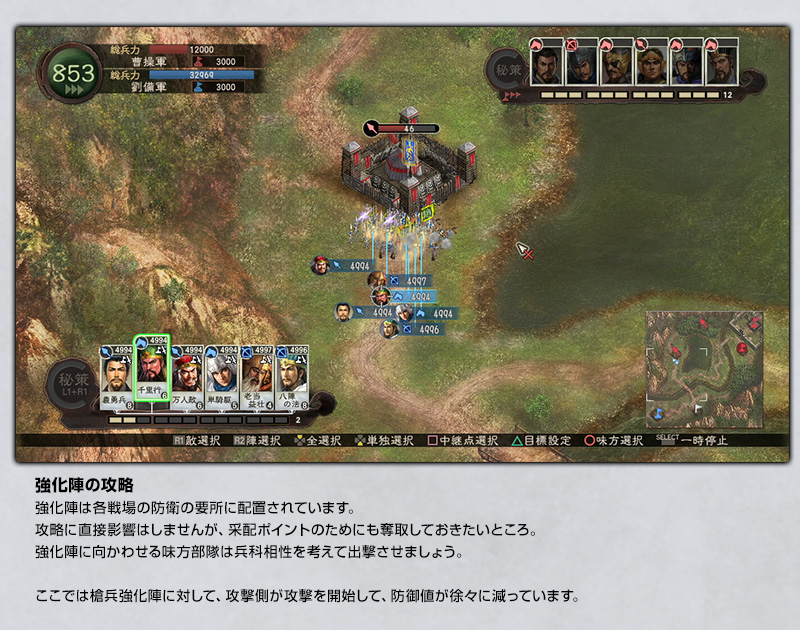Select the white-haired unit's field marker
This screenshot has width=800, height=630.
[x=403, y=313]
